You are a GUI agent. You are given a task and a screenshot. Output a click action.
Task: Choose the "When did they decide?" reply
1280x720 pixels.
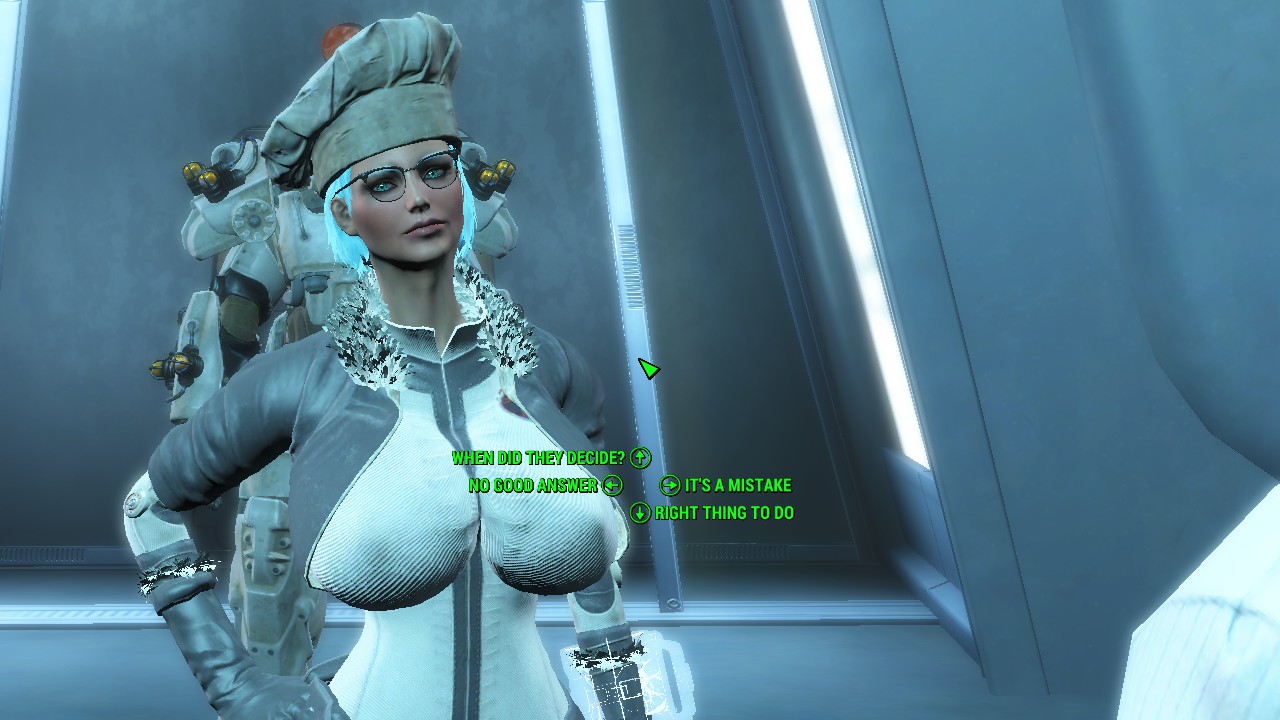click(x=539, y=458)
